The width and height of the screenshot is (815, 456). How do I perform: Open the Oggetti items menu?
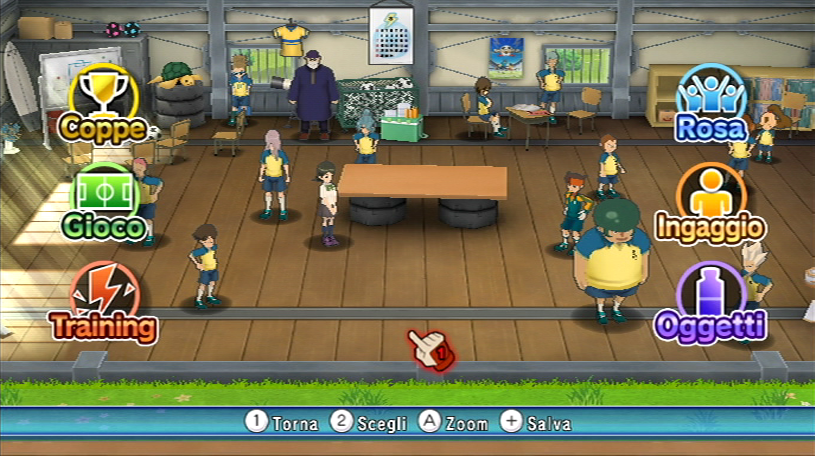coord(711,300)
